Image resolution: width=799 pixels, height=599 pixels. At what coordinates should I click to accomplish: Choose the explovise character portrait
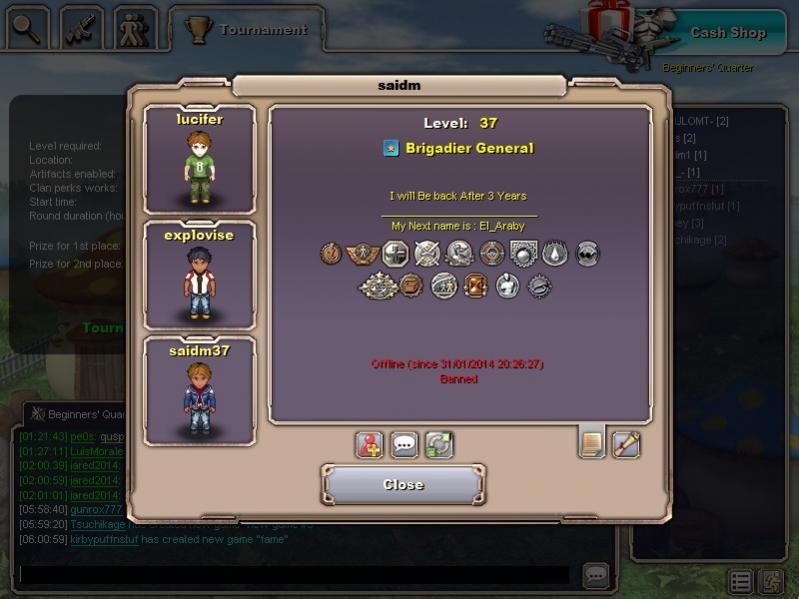point(199,275)
